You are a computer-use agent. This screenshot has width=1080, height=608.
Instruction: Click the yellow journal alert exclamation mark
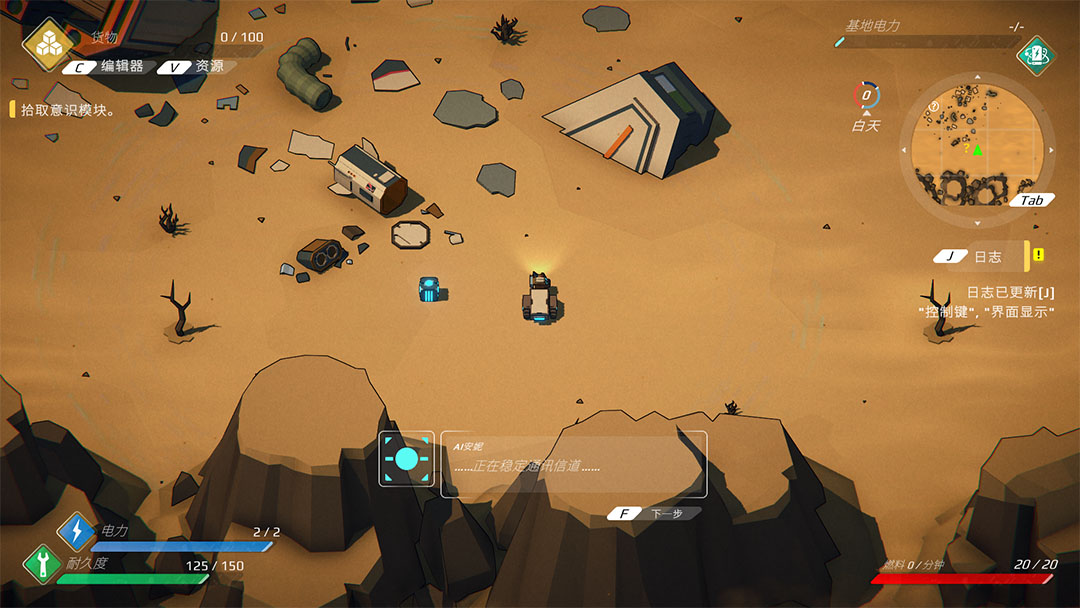1039,255
